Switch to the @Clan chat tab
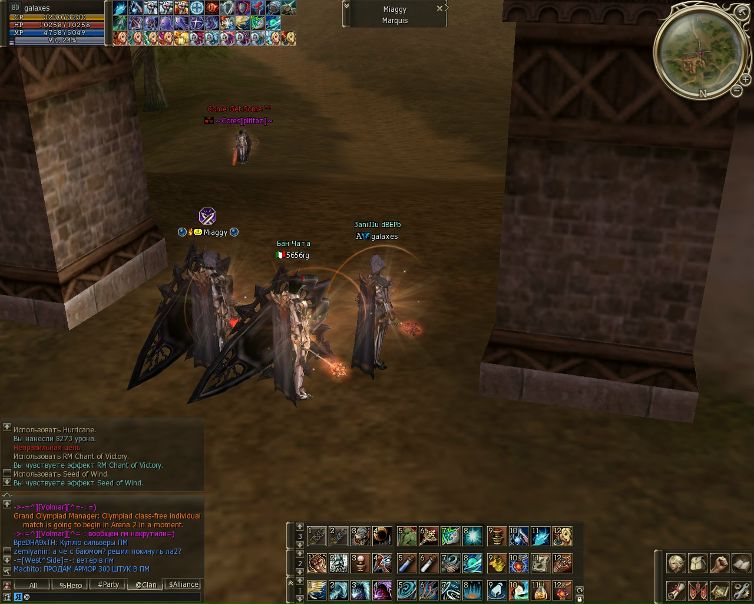 click(146, 585)
